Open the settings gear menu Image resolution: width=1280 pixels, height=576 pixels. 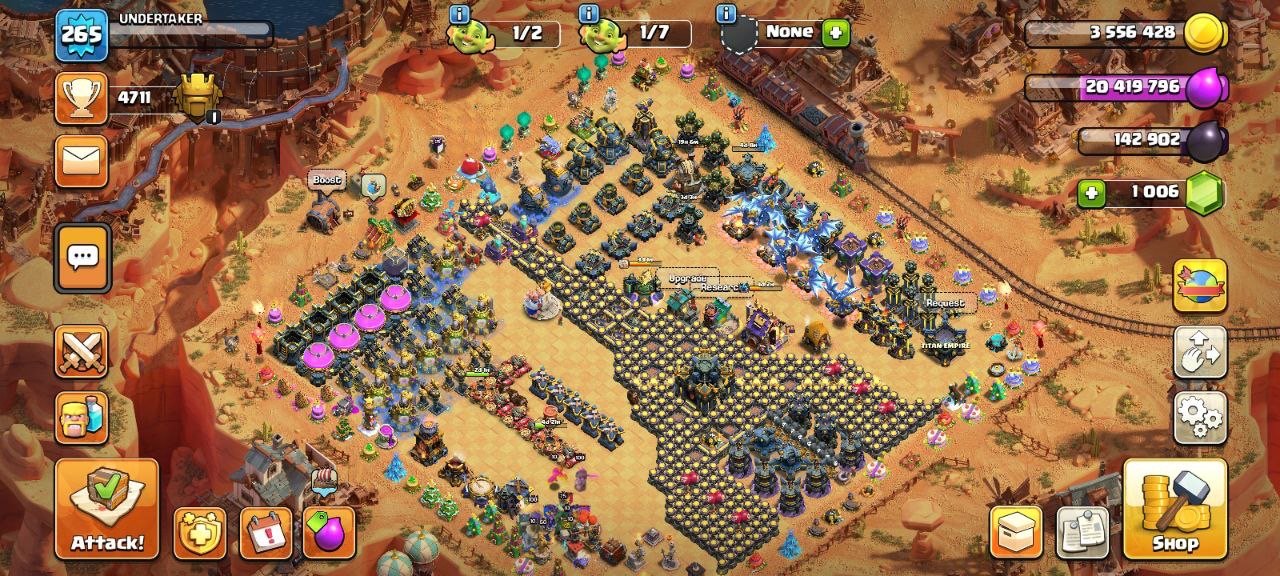click(x=1200, y=417)
